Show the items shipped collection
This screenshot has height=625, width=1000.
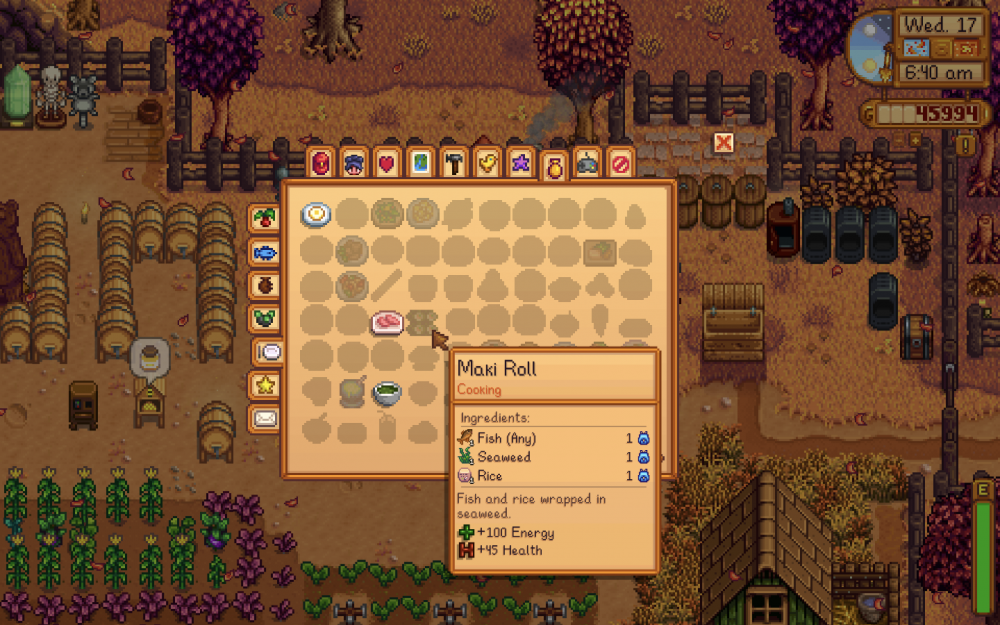click(265, 218)
